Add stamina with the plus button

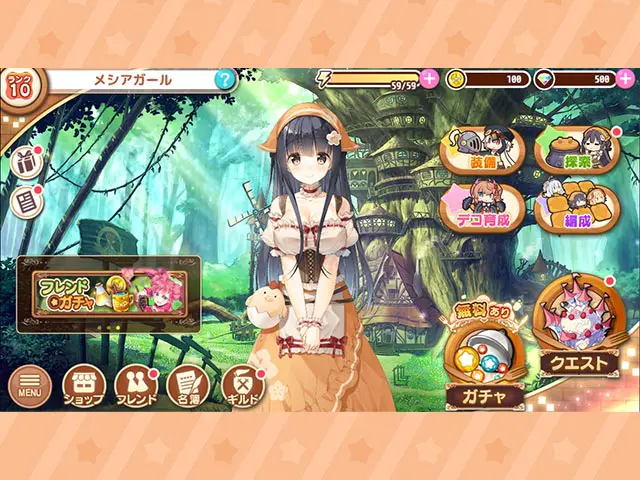coord(430,79)
